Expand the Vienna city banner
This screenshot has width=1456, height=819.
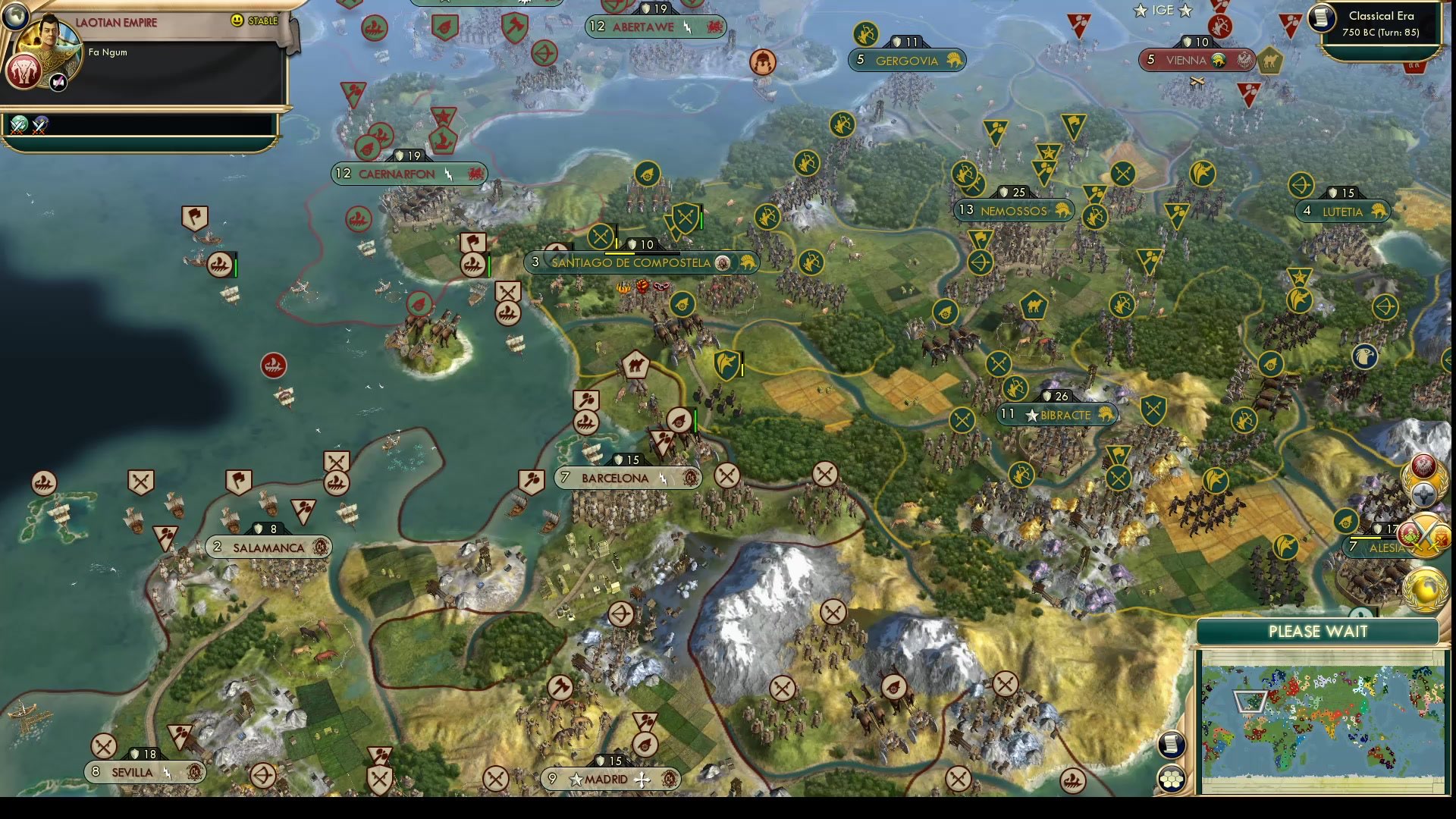point(1197,59)
